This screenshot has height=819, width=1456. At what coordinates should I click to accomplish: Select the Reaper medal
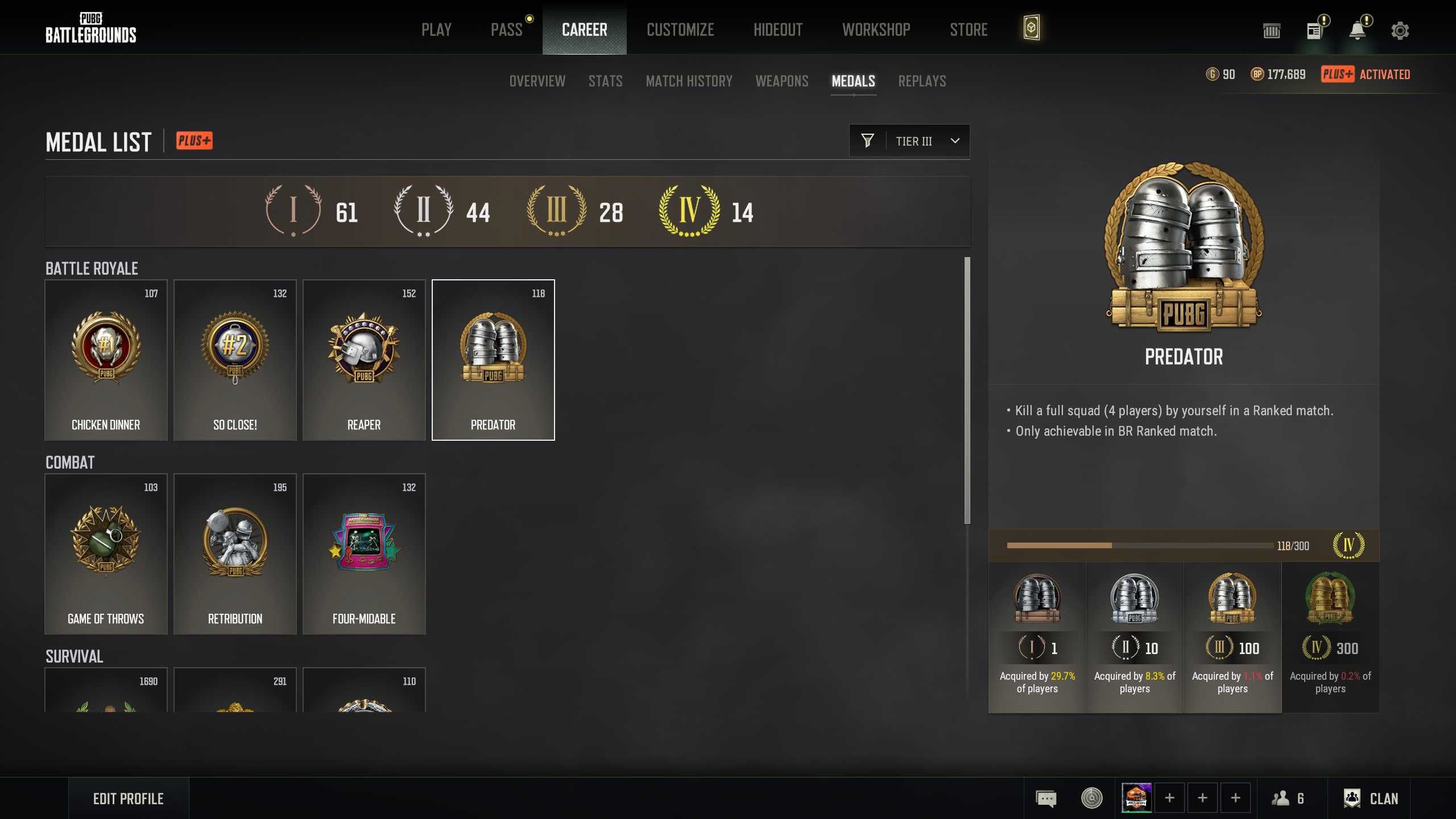click(364, 360)
